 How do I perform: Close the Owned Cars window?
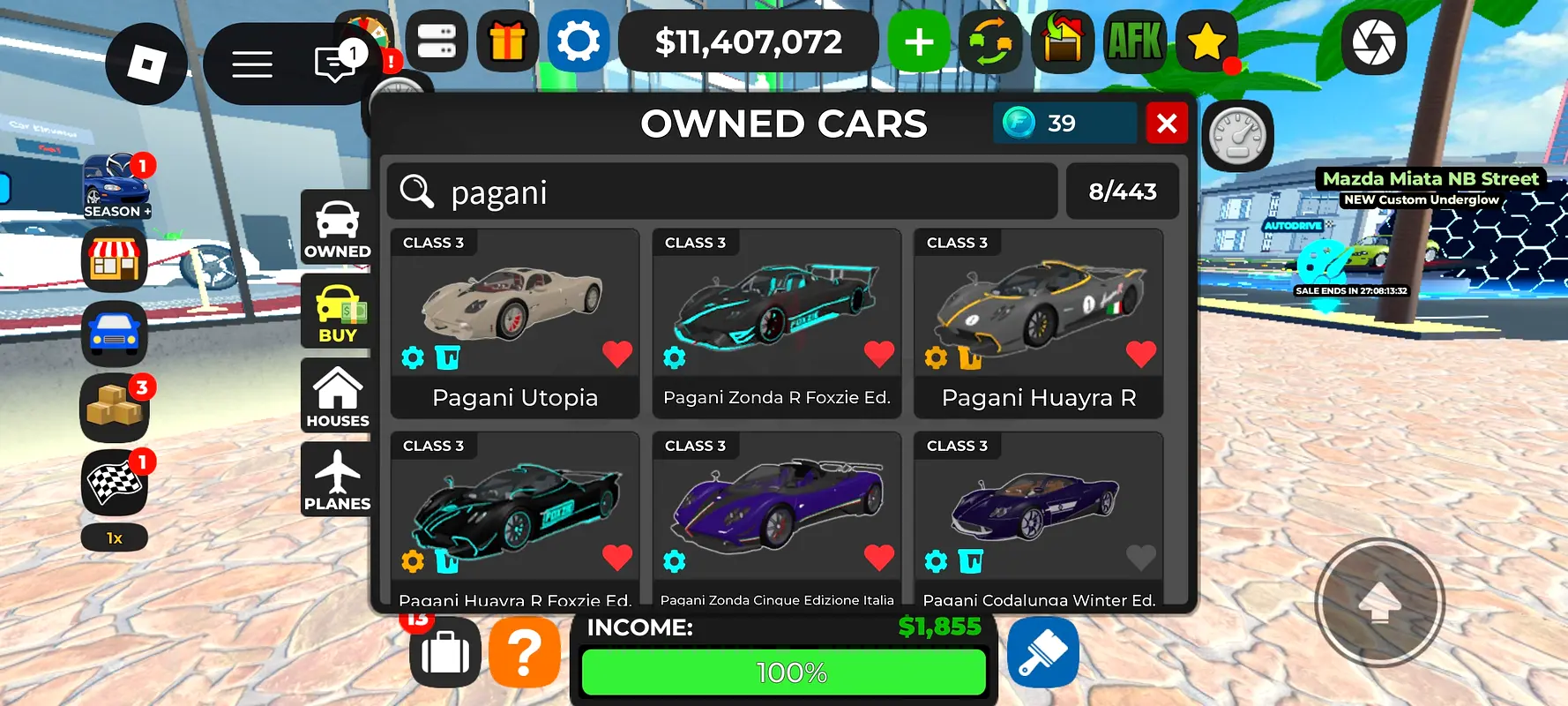1167,124
